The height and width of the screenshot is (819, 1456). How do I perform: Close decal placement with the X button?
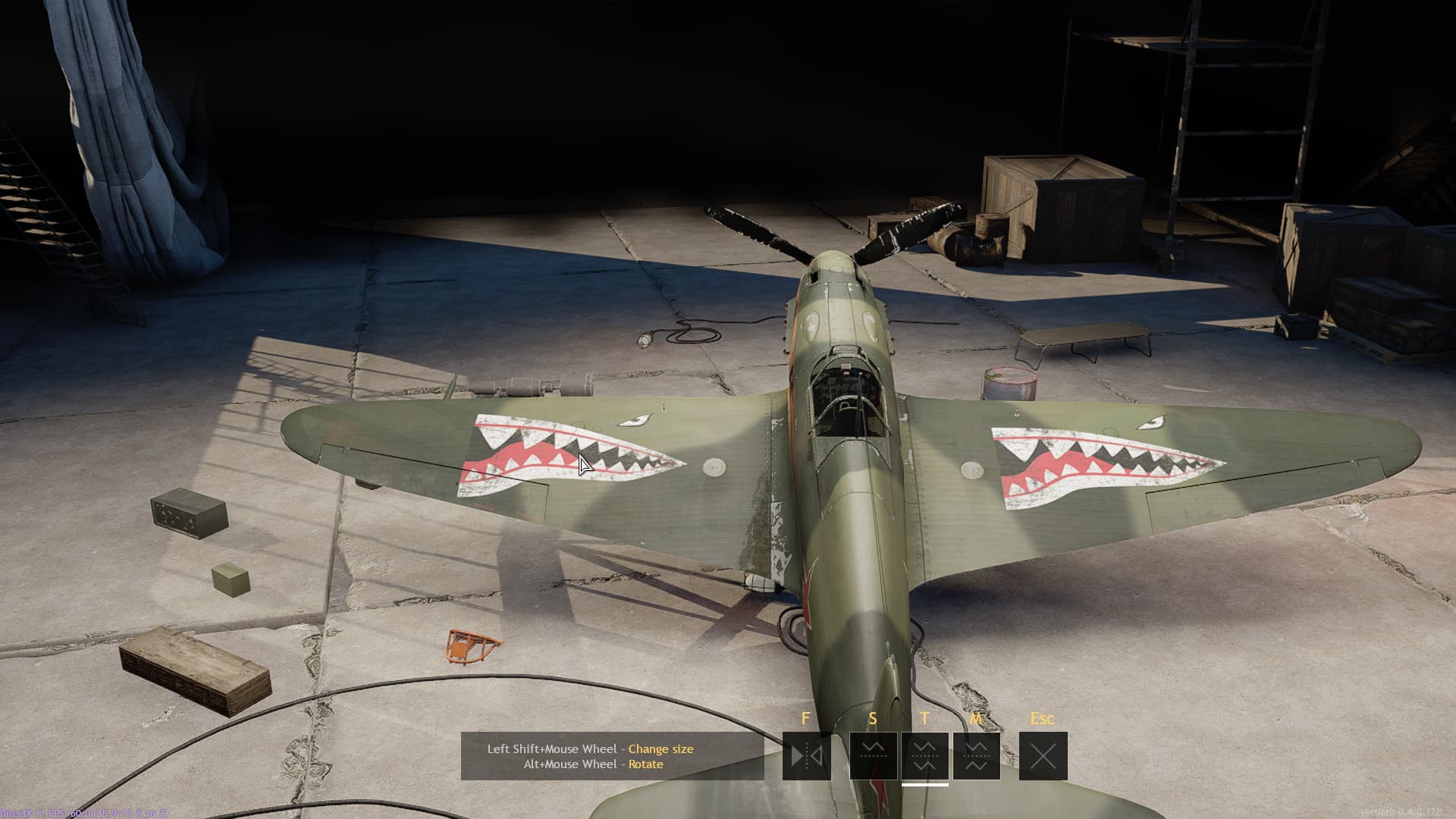point(1043,755)
